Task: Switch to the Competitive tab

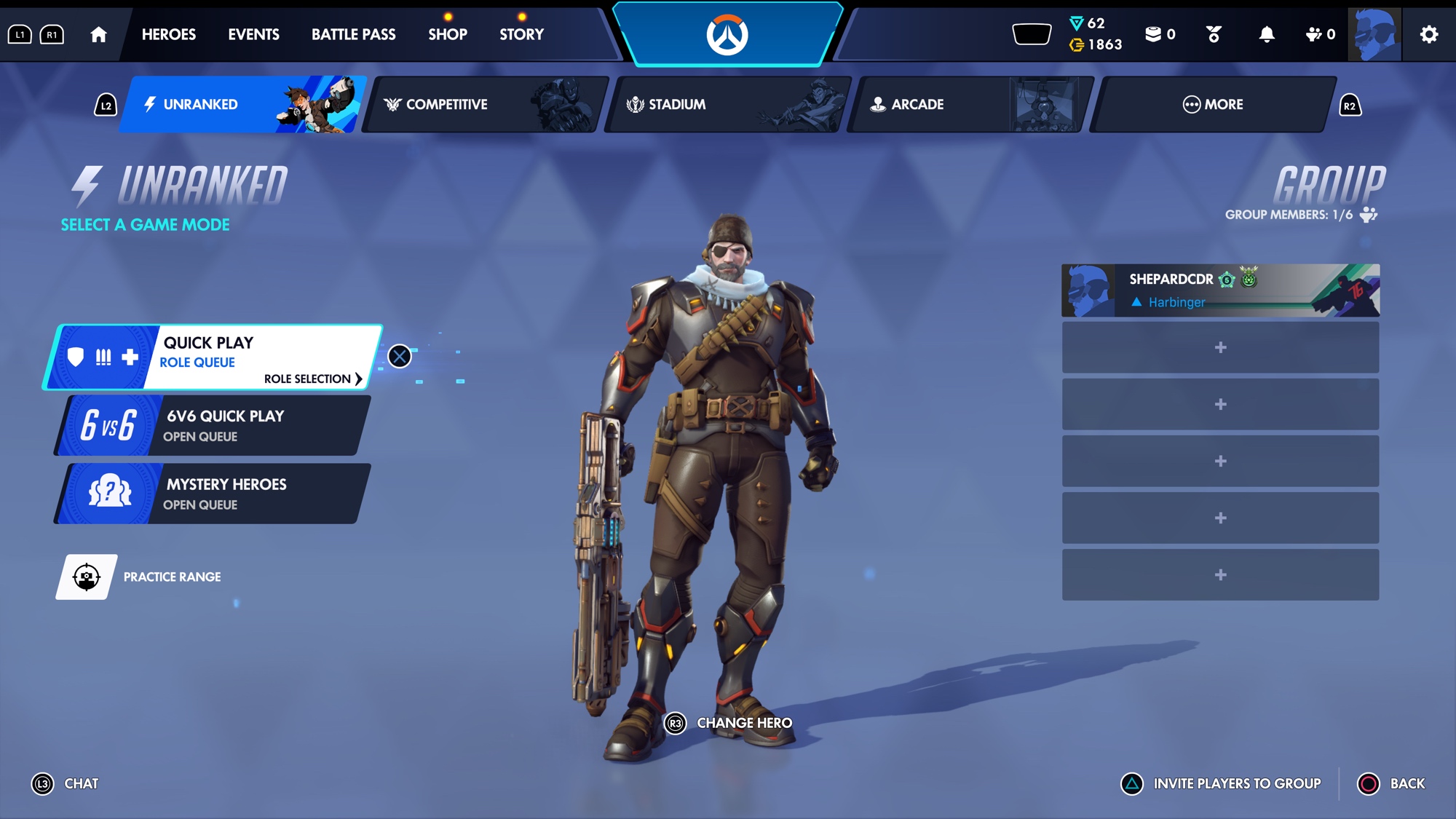Action: click(x=485, y=104)
